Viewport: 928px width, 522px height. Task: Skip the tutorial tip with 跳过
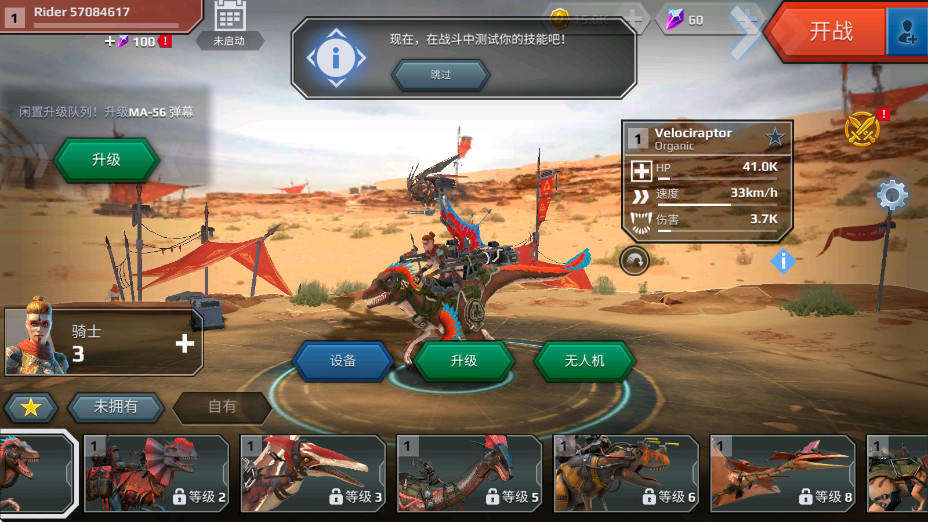pyautogui.click(x=440, y=75)
